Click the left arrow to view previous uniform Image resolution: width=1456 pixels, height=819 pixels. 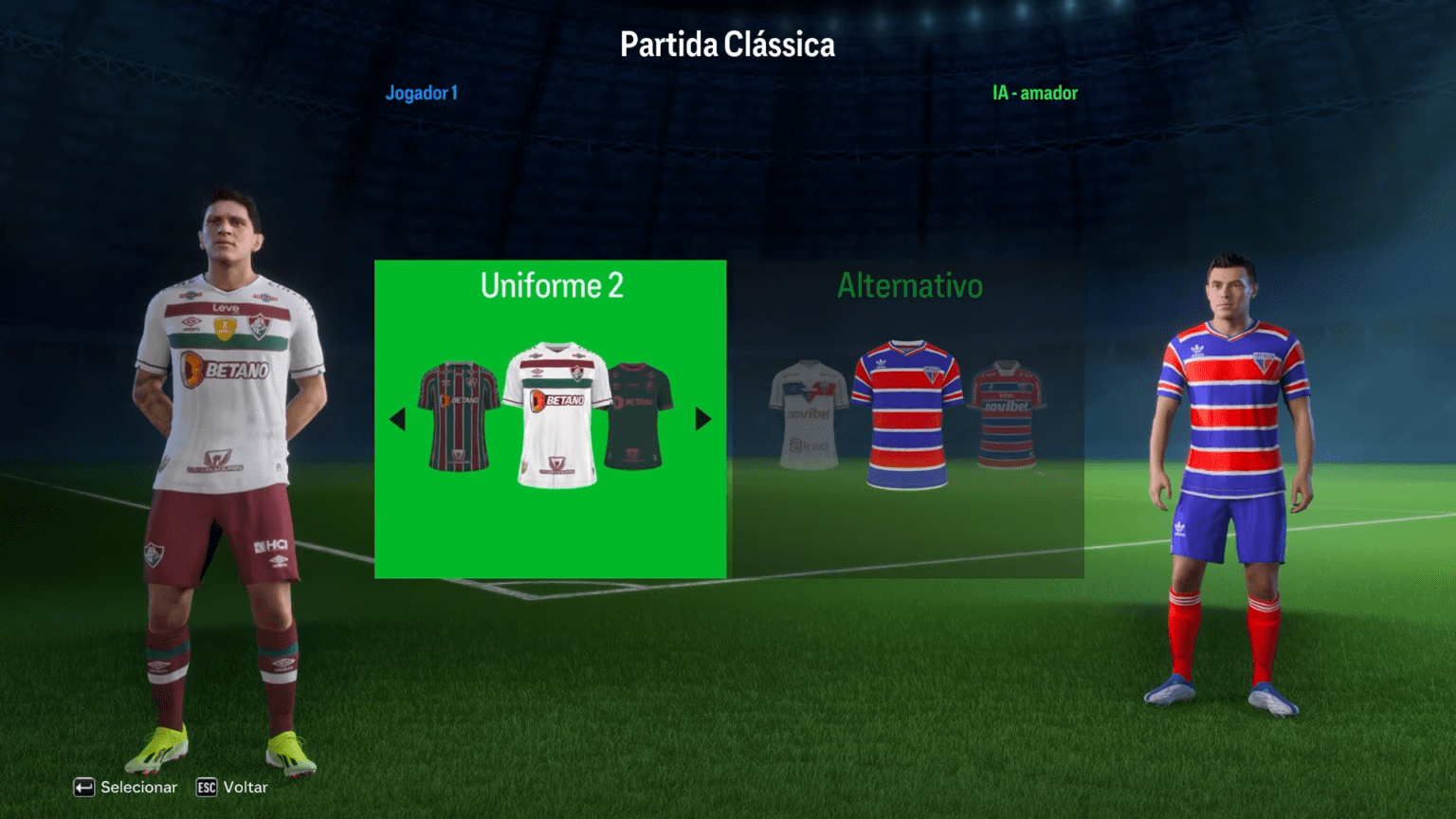[x=398, y=420]
